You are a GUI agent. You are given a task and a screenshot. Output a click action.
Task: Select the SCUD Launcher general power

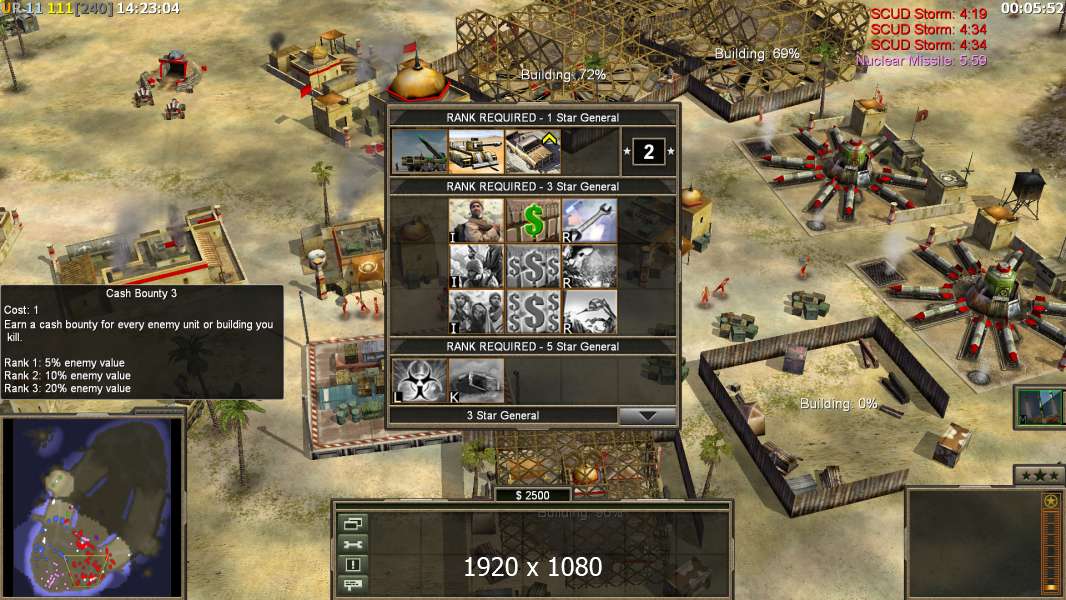click(x=419, y=152)
